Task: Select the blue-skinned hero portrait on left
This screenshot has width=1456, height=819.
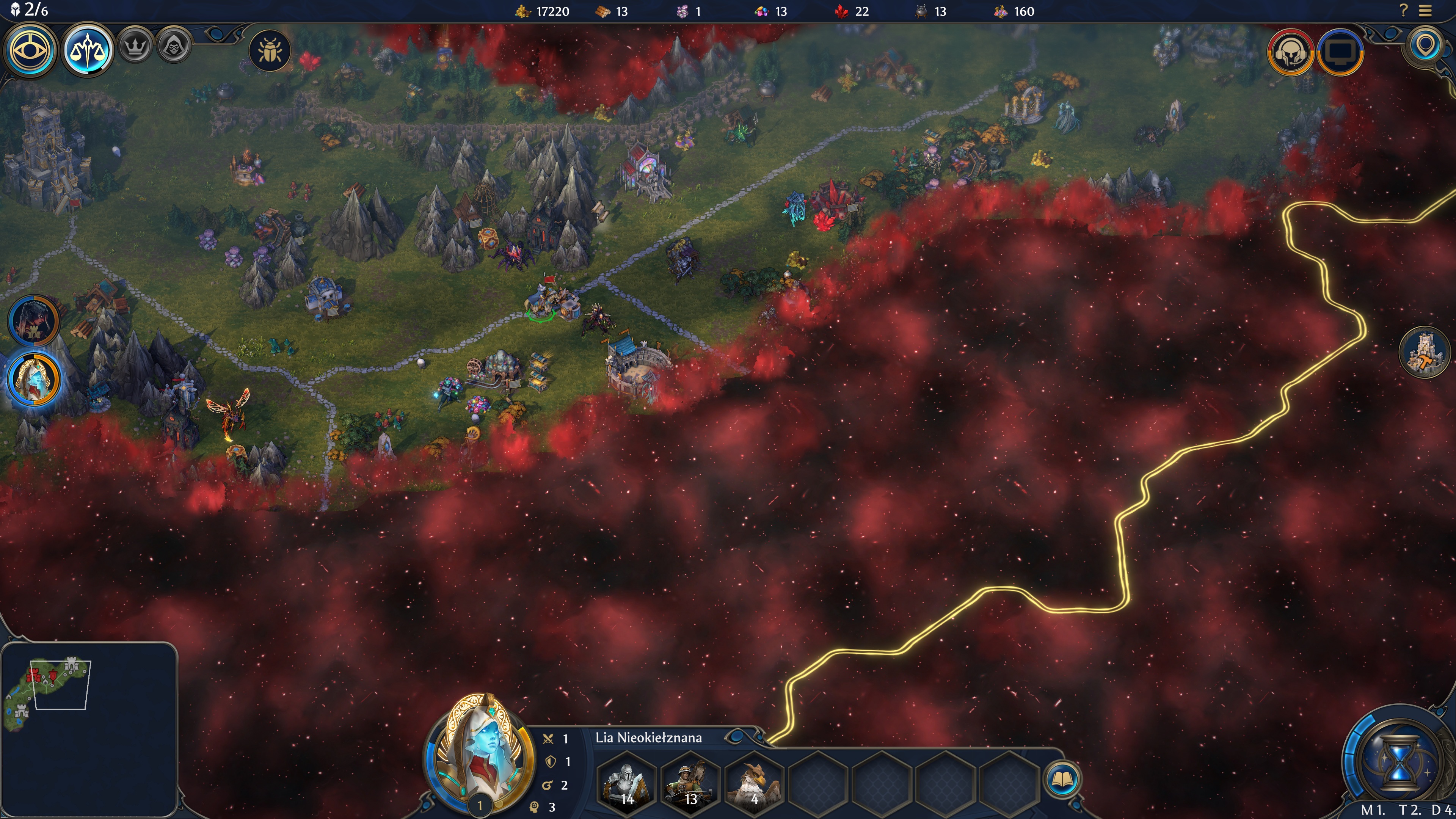Action: [x=34, y=379]
